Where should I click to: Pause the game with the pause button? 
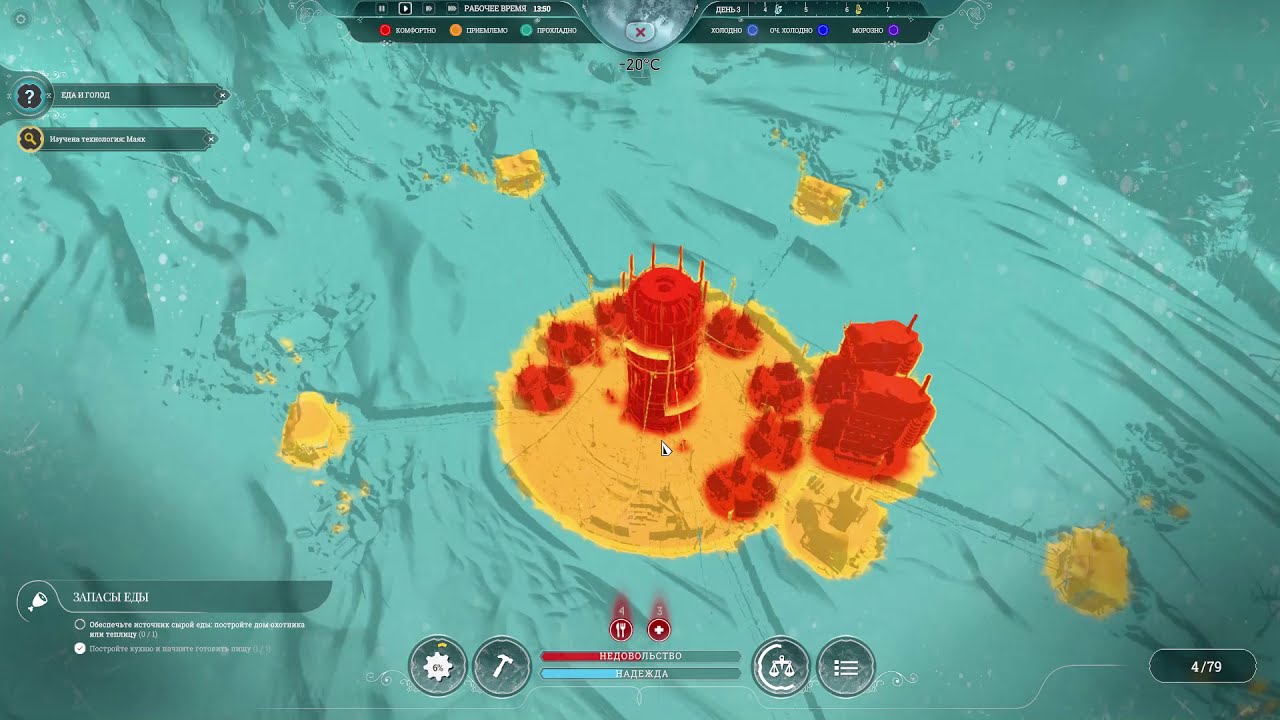tap(381, 8)
